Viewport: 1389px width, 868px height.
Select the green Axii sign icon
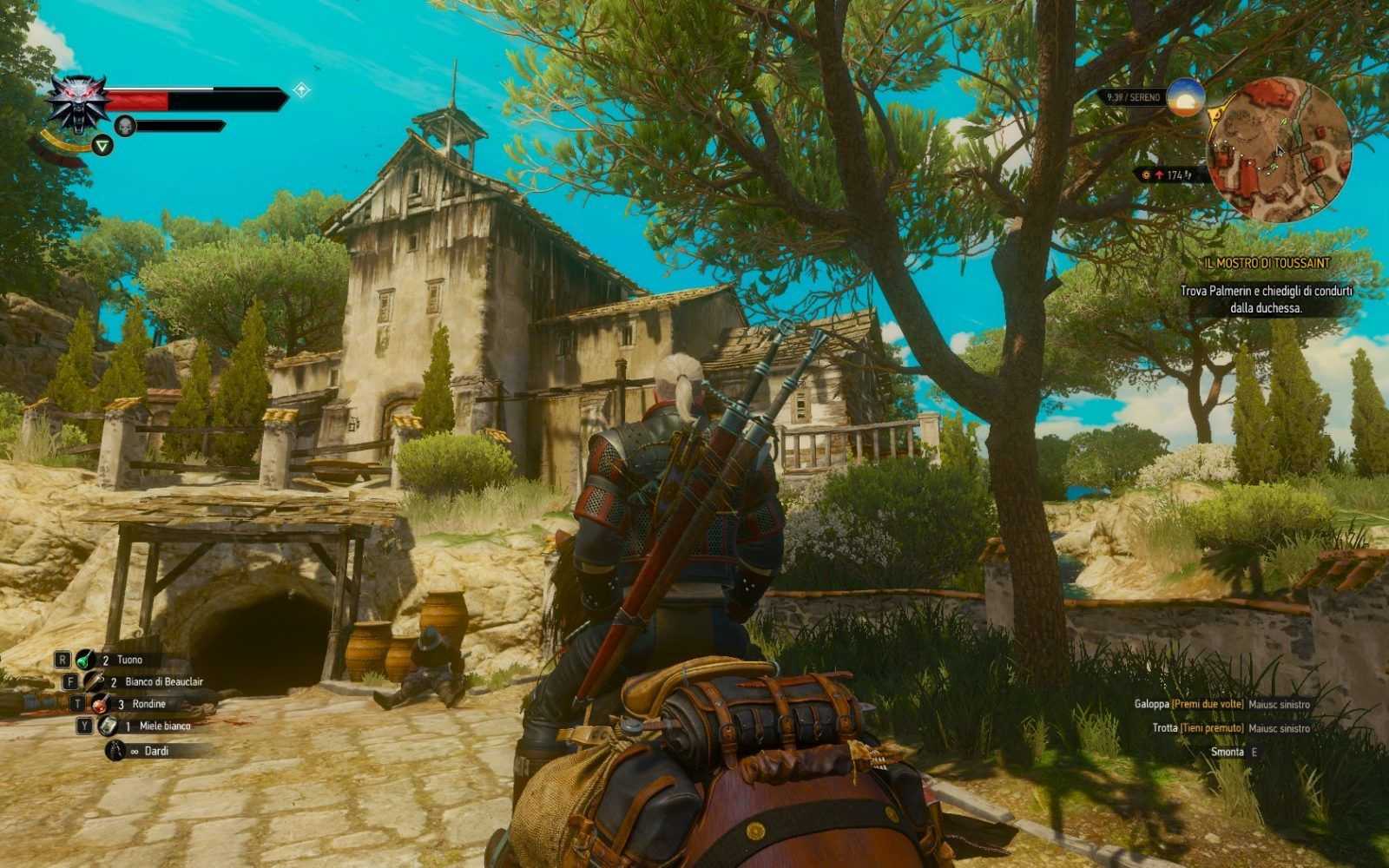pyautogui.click(x=102, y=146)
